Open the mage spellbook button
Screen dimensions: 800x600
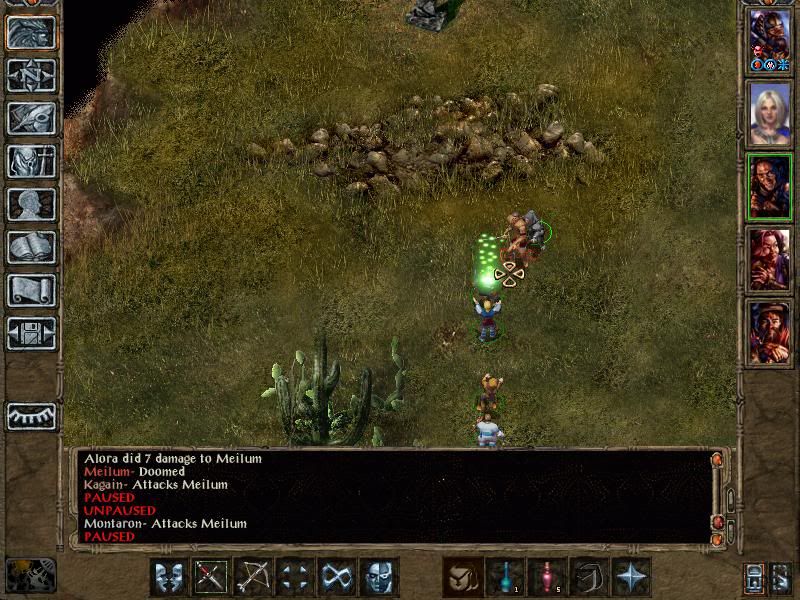pyautogui.click(x=31, y=247)
